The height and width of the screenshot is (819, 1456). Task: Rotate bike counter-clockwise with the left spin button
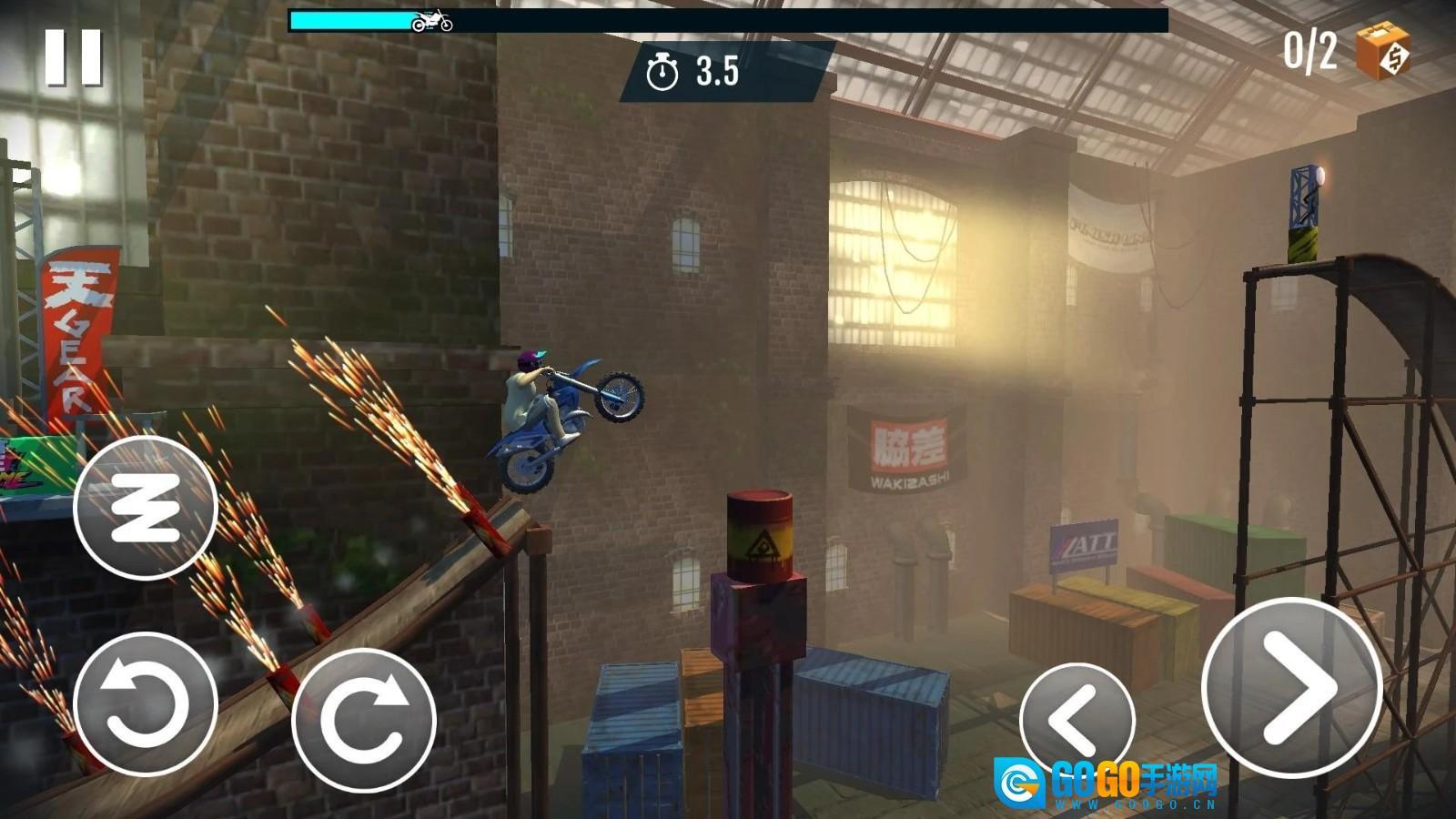click(145, 703)
